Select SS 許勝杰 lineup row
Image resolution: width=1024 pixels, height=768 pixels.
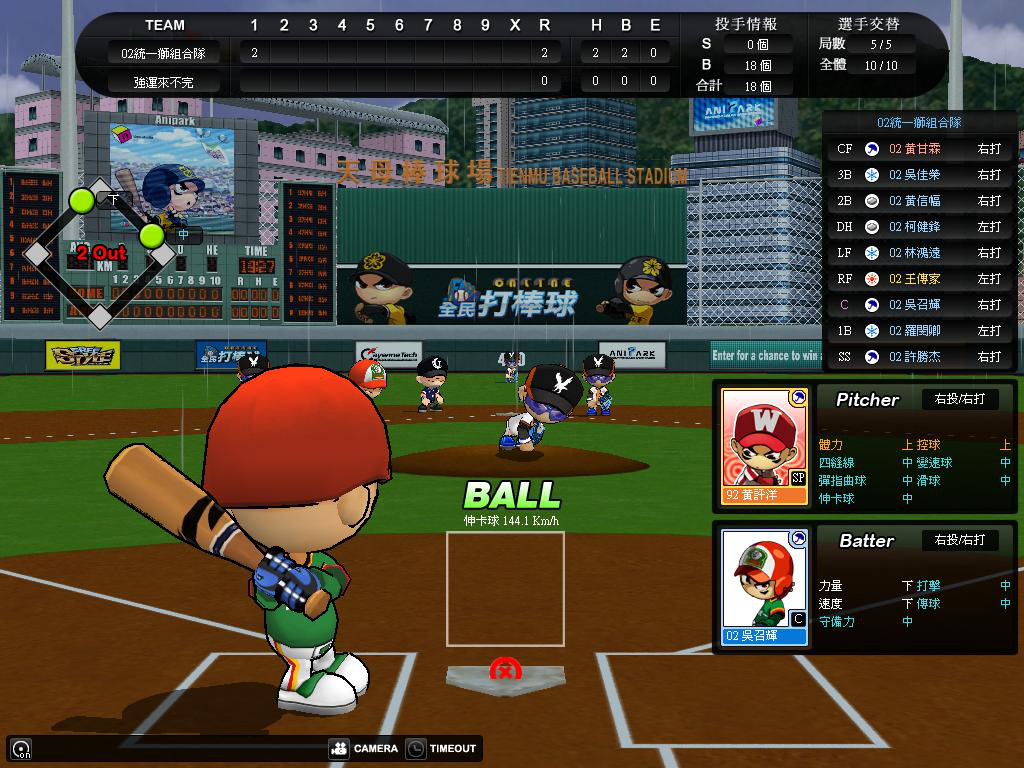[x=918, y=357]
